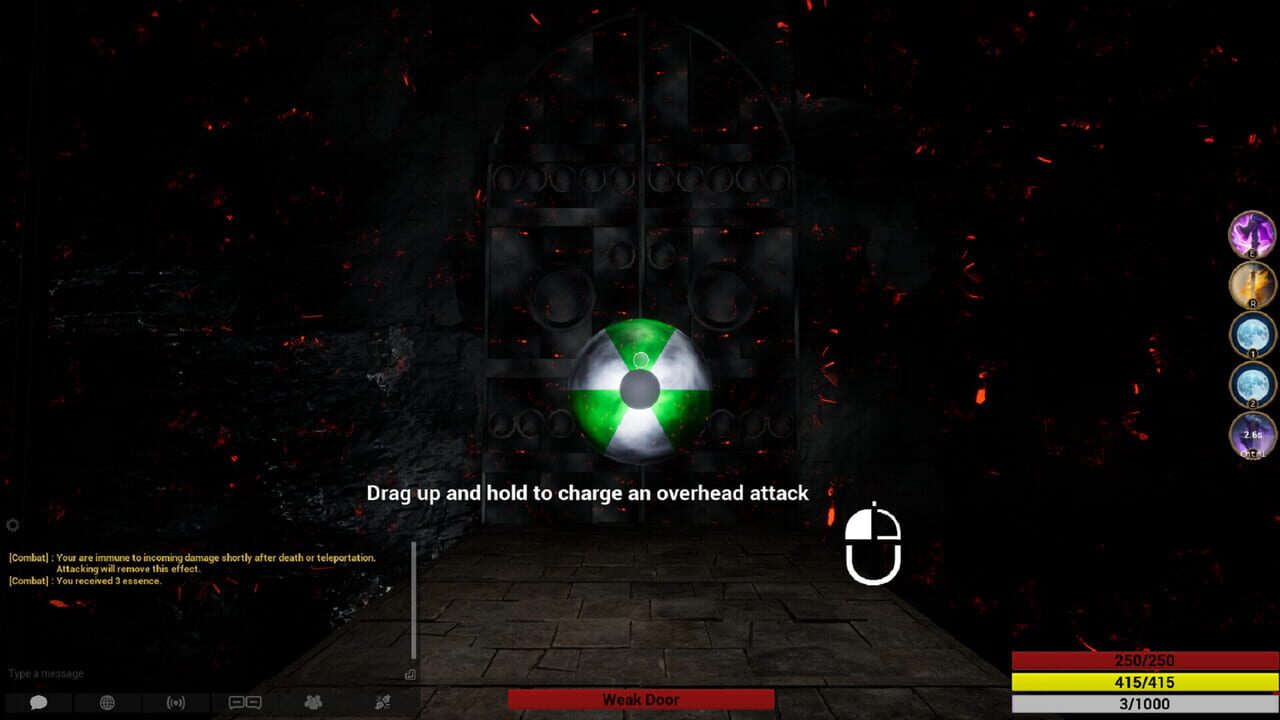Switch to the speech bubble chat tab
This screenshot has height=720, width=1280.
point(37,701)
